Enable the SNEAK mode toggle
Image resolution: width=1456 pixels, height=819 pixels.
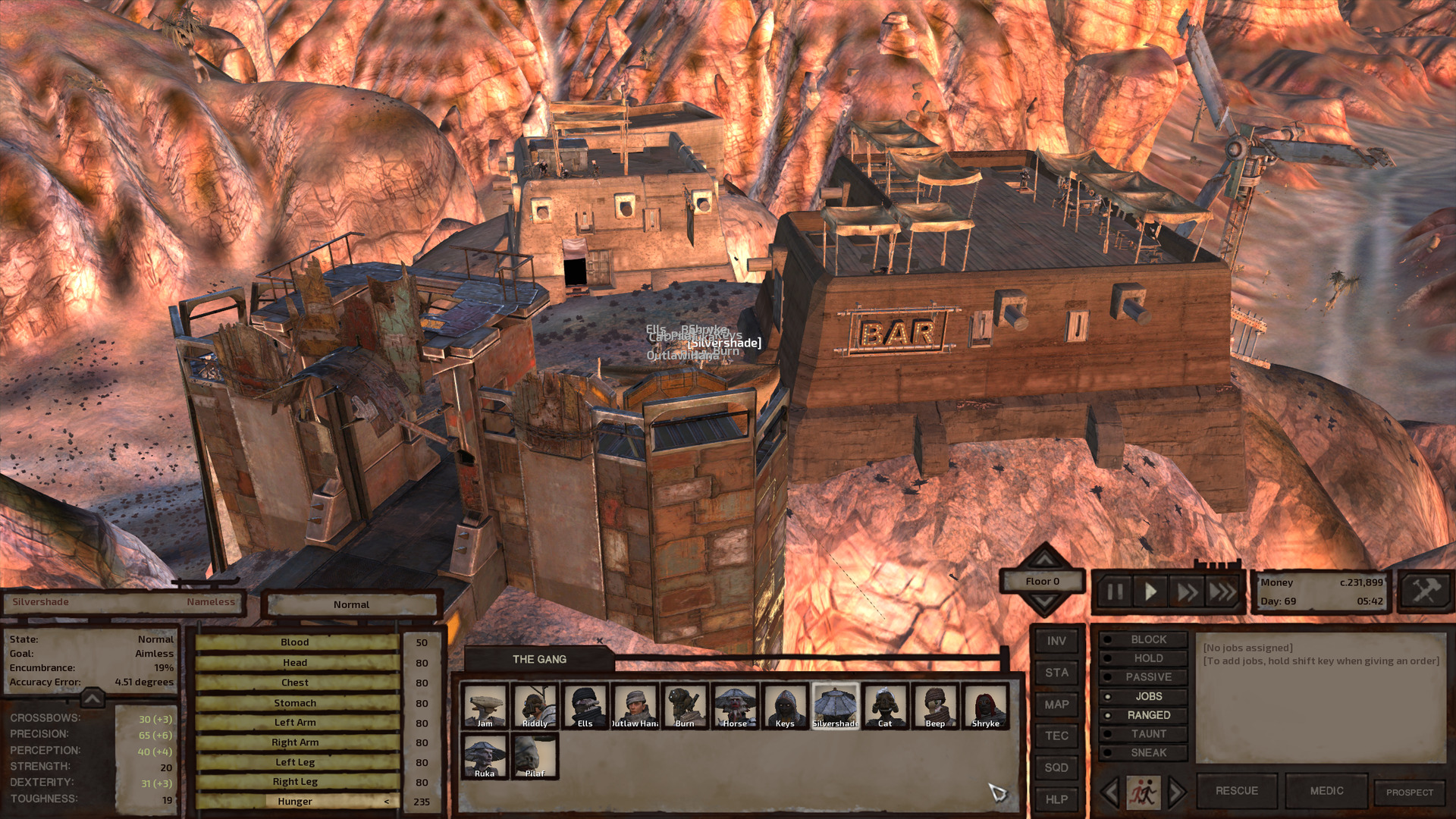(1149, 752)
